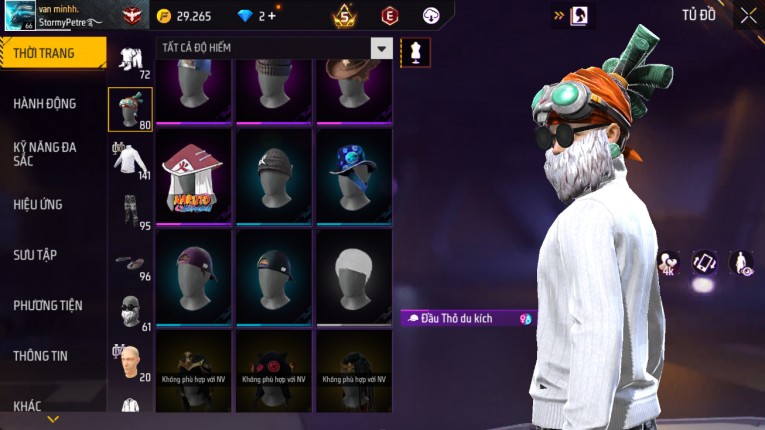Click the Đầu Thỏ du kích item label

click(x=466, y=318)
